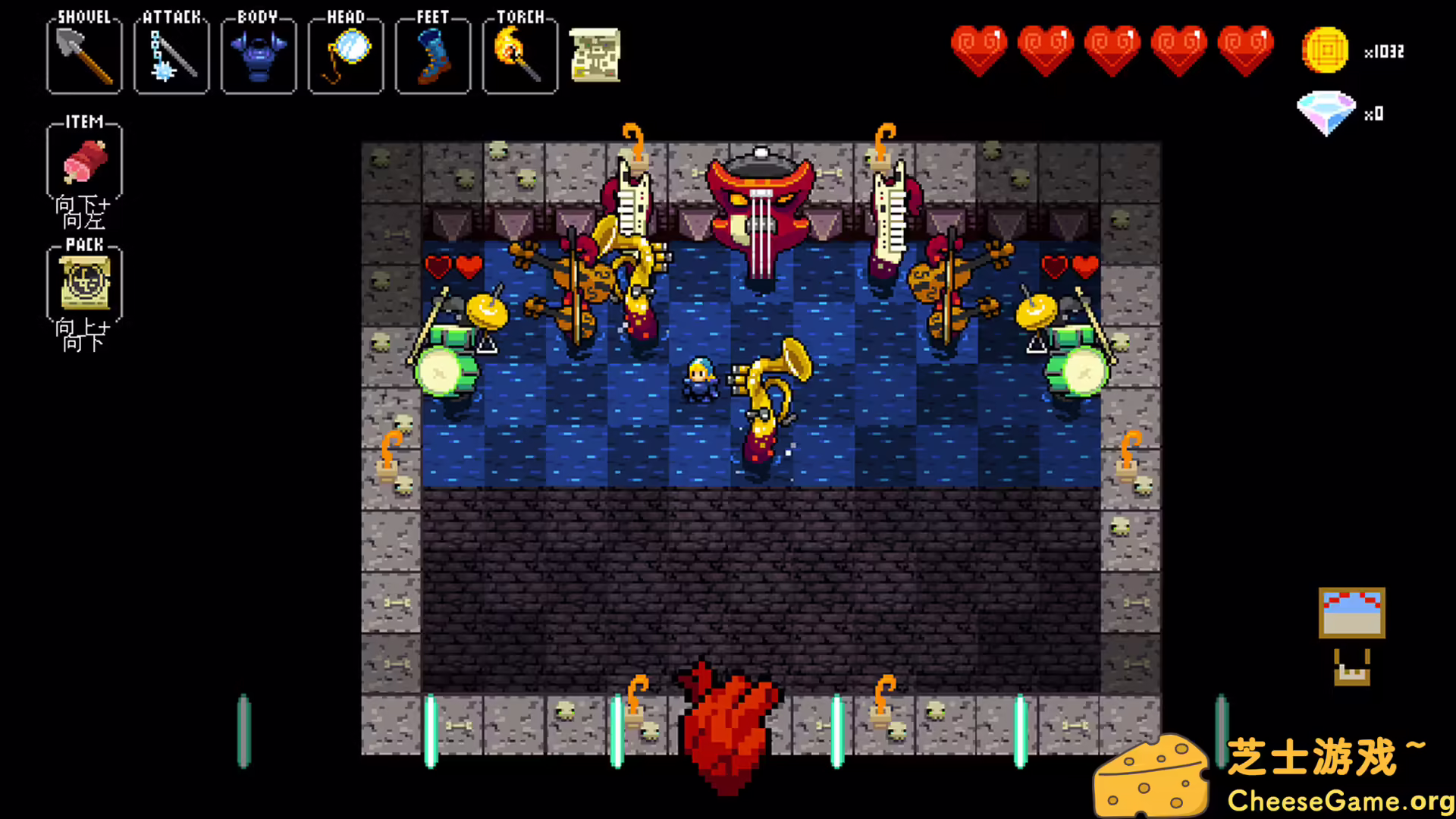
Task: Click the gold coin counter icon
Action: [x=1325, y=50]
